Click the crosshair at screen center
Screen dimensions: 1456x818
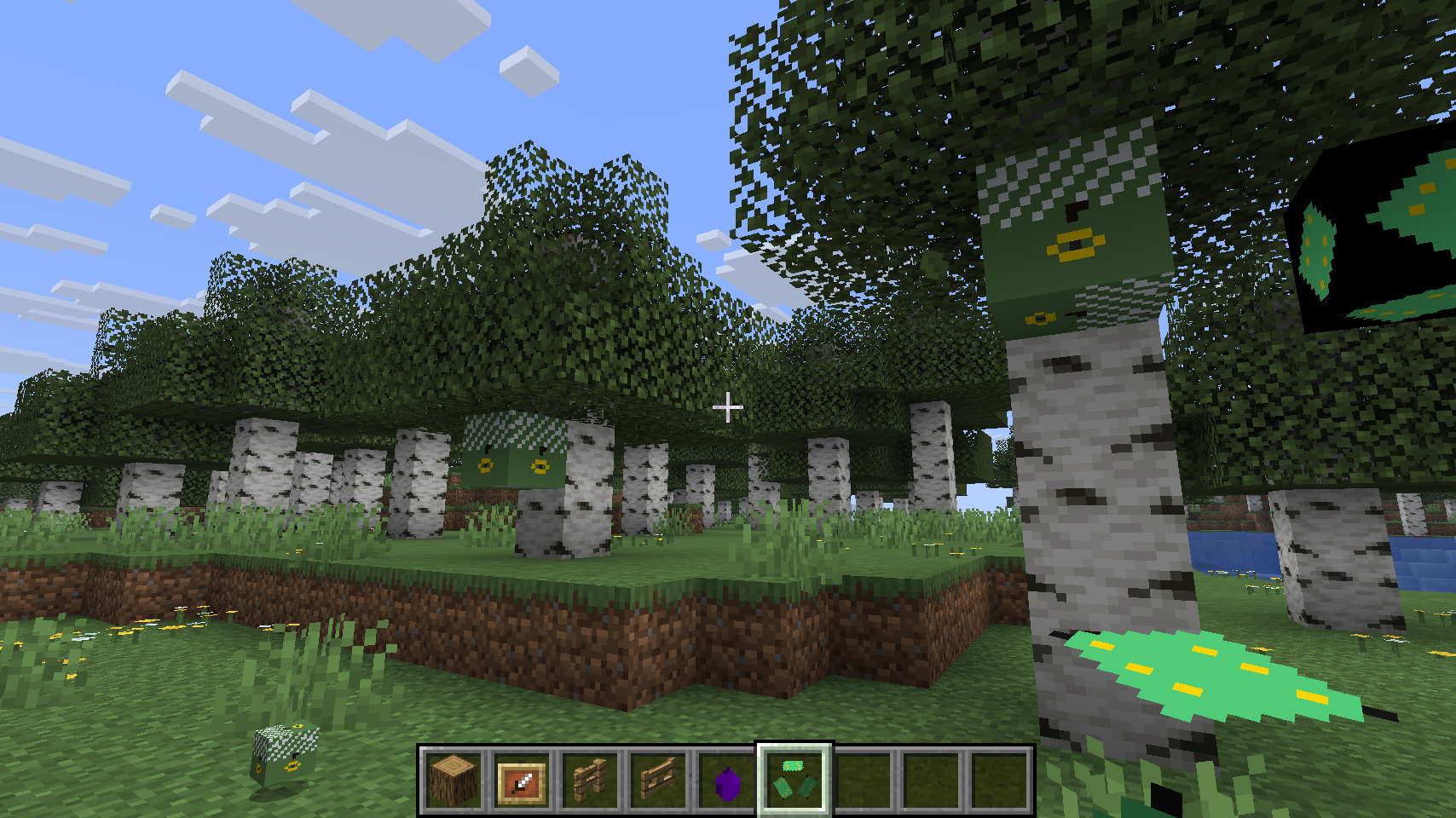click(x=729, y=407)
